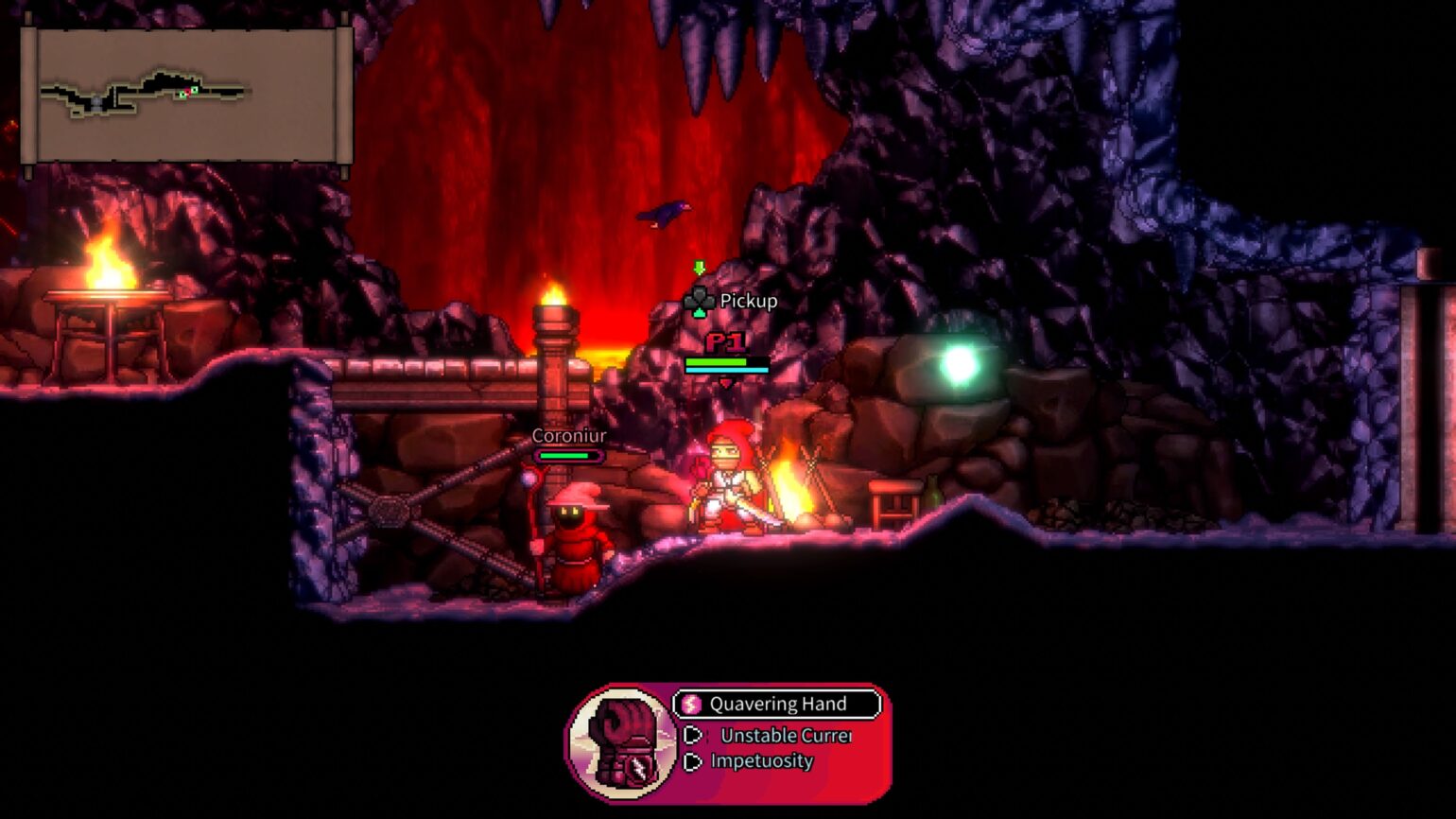Click the Coroniur name label
This screenshot has width=1456, height=819.
click(x=568, y=437)
